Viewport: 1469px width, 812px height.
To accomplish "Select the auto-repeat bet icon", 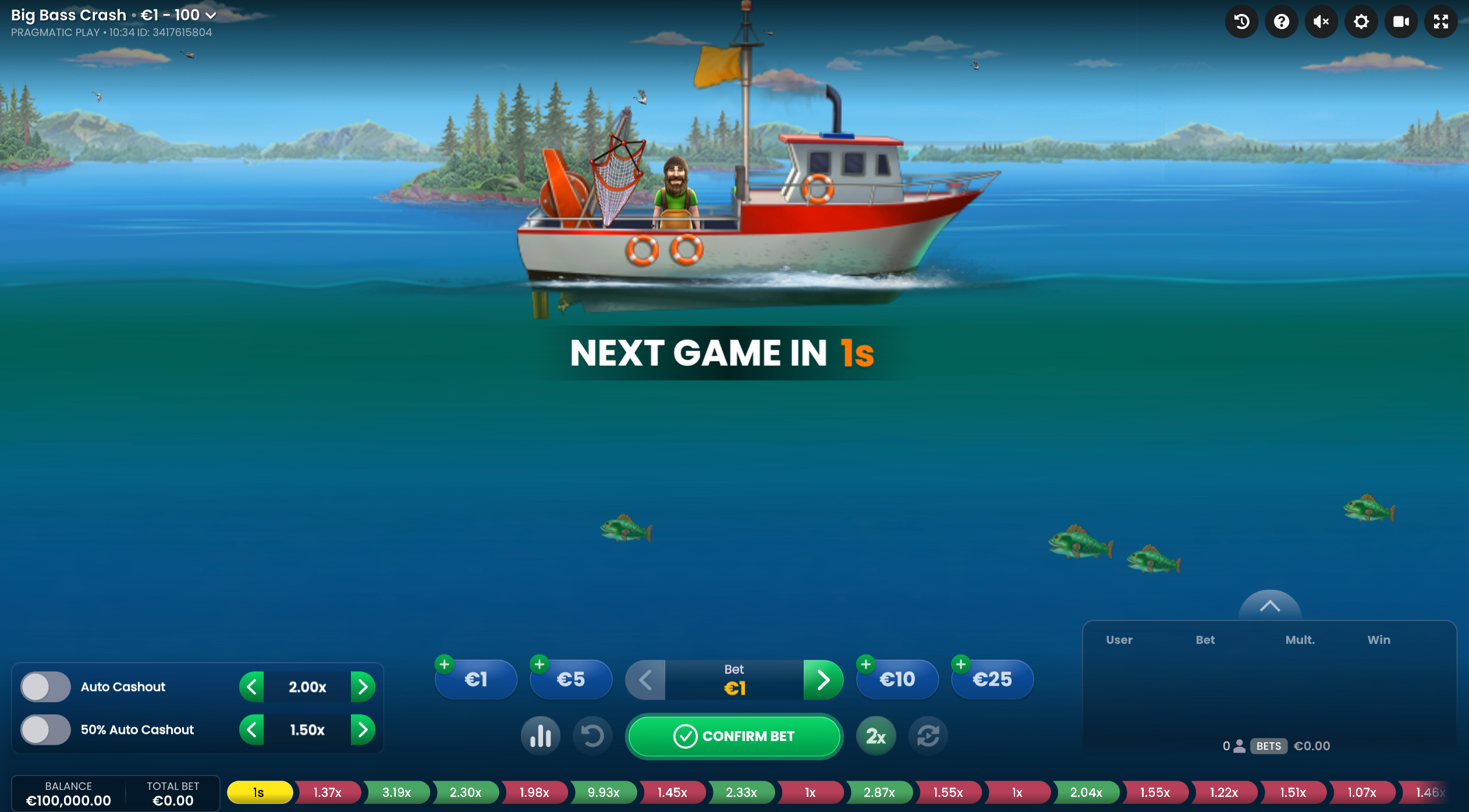I will click(928, 735).
